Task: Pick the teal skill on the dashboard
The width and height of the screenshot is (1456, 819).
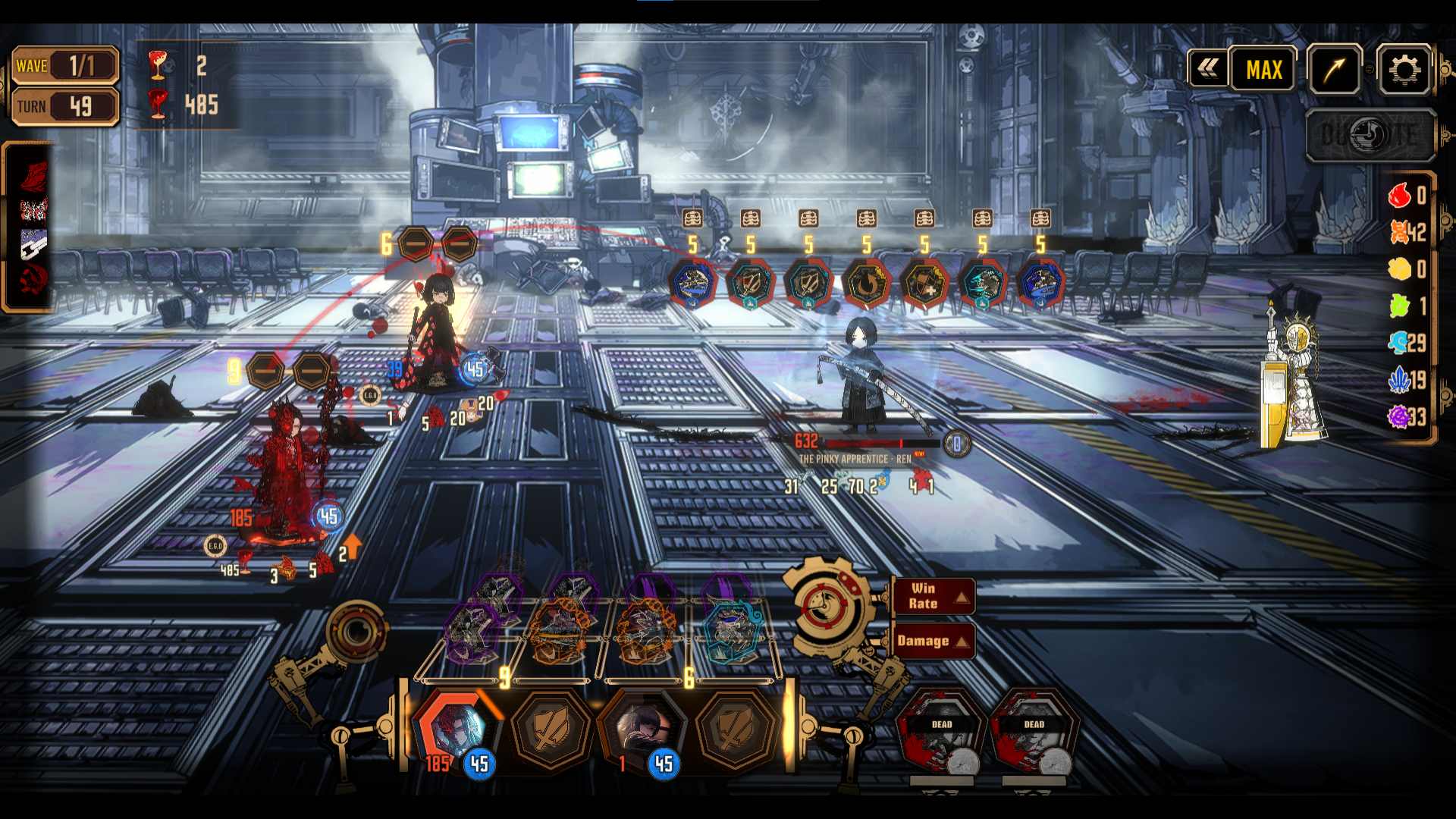Action: pos(730,629)
